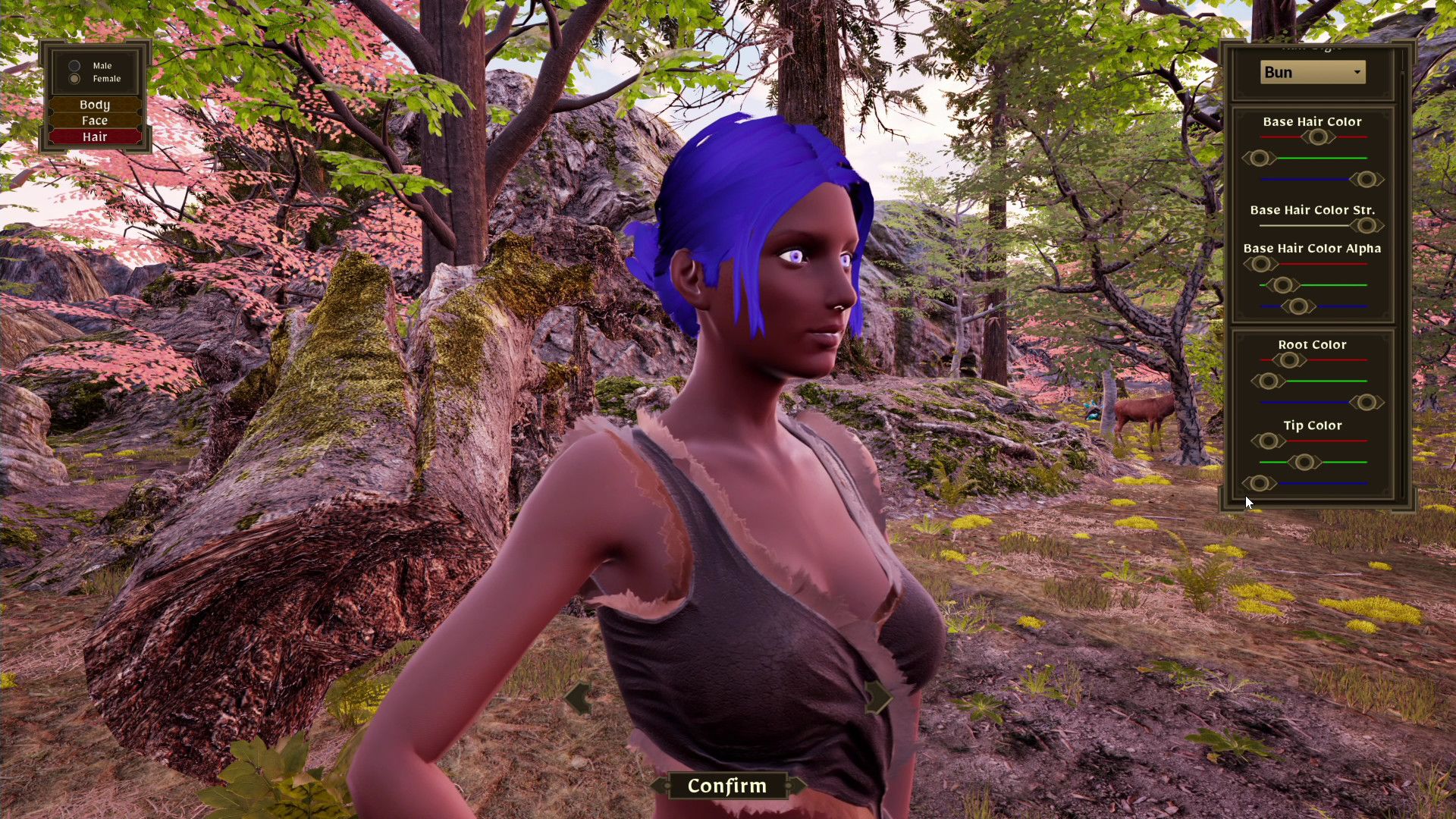1456x819 pixels.
Task: Select the Hair tab
Action: [x=95, y=136]
